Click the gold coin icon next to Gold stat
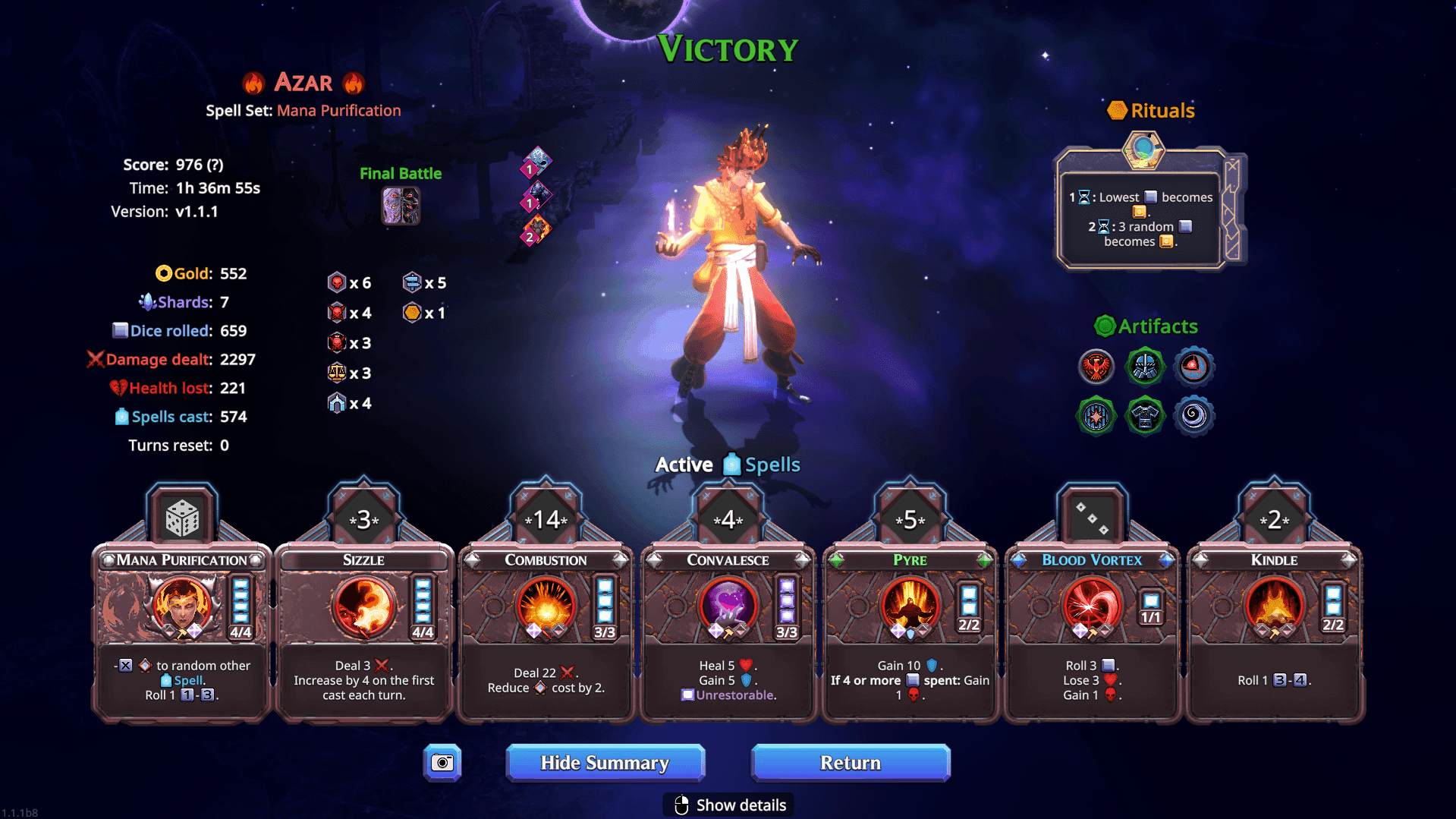 pos(164,273)
